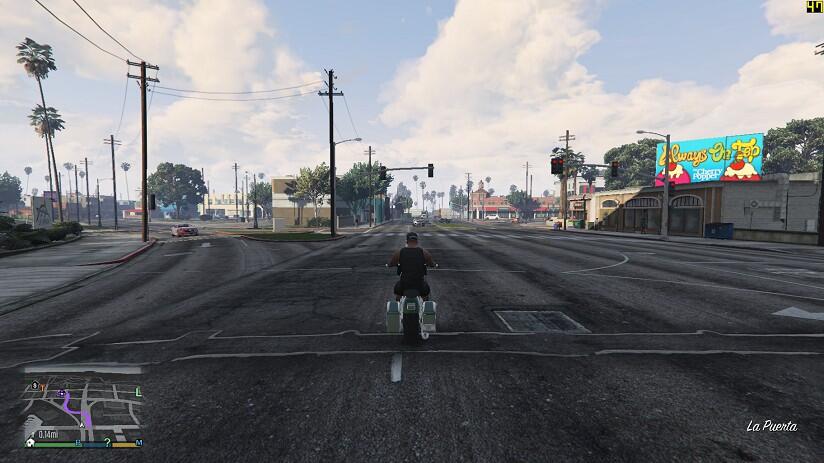Select the blue M blip on minimap

coord(139,441)
